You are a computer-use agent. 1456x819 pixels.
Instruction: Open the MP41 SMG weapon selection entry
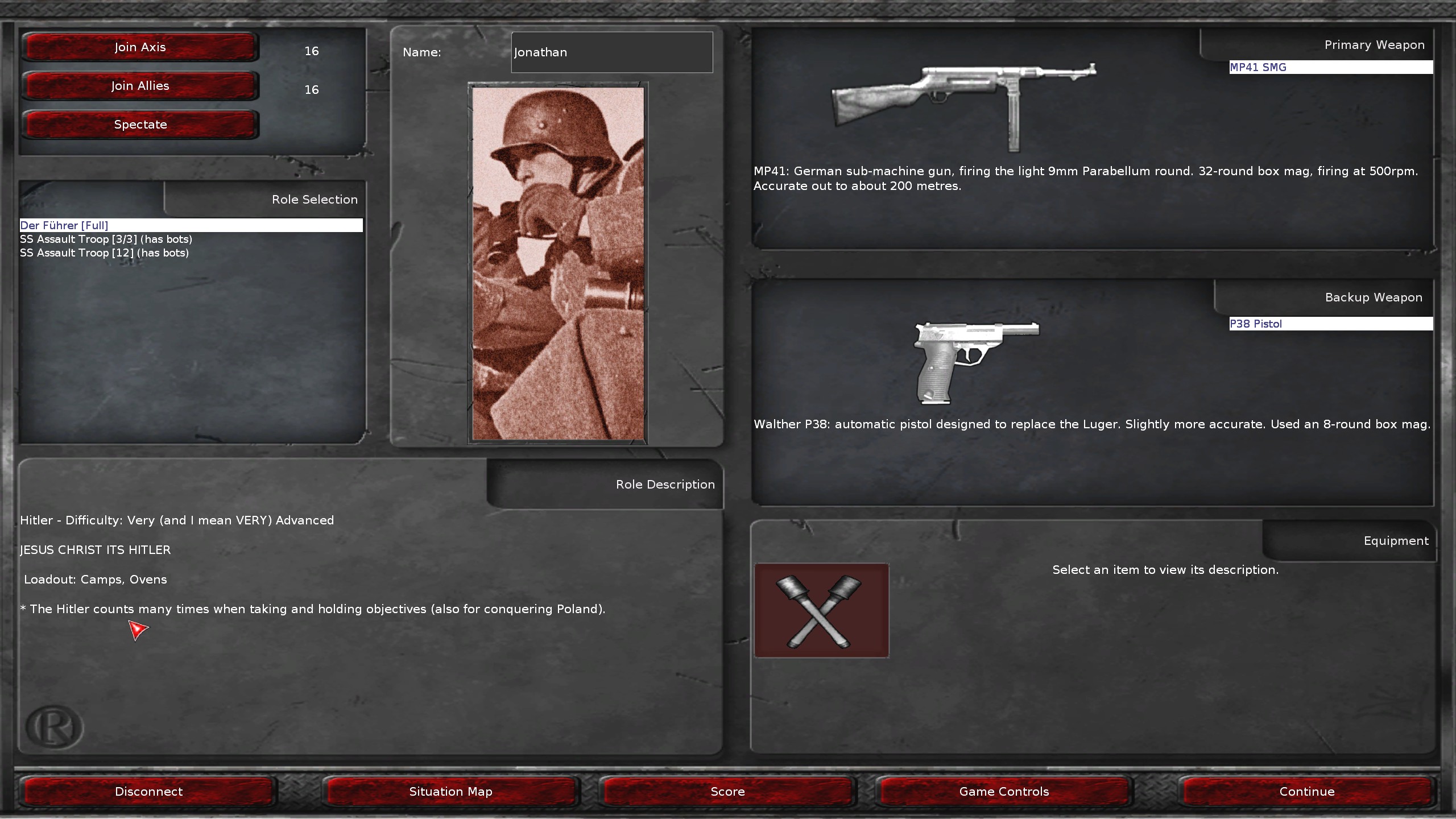click(1331, 67)
